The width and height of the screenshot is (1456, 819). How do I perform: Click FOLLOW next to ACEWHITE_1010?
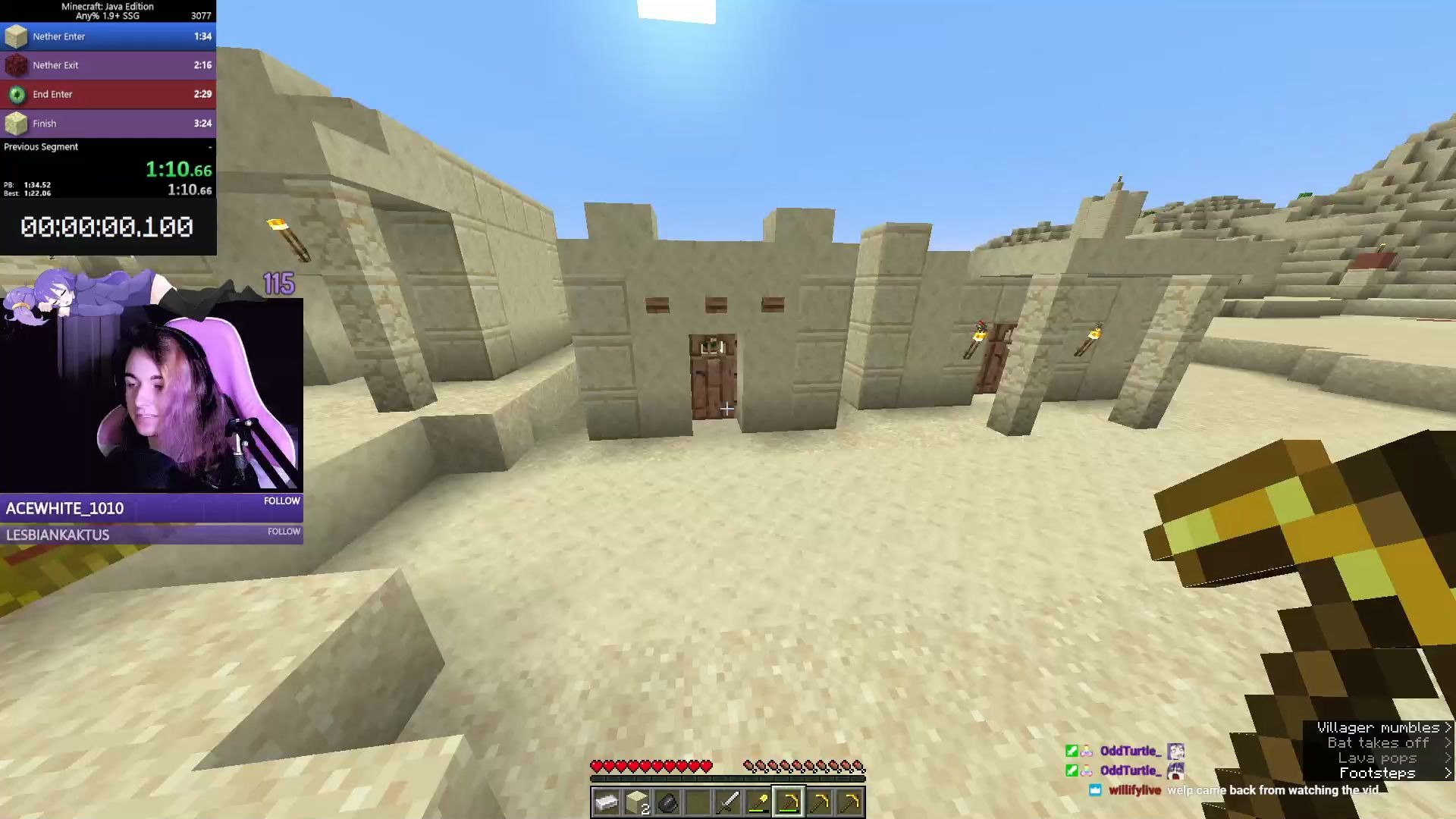281,500
